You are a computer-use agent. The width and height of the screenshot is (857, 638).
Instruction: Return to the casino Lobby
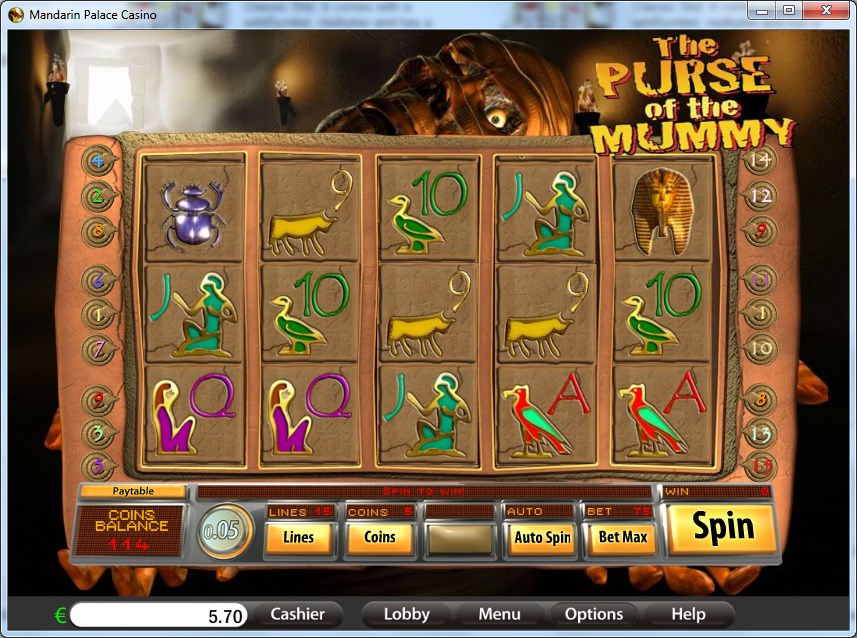tap(406, 614)
